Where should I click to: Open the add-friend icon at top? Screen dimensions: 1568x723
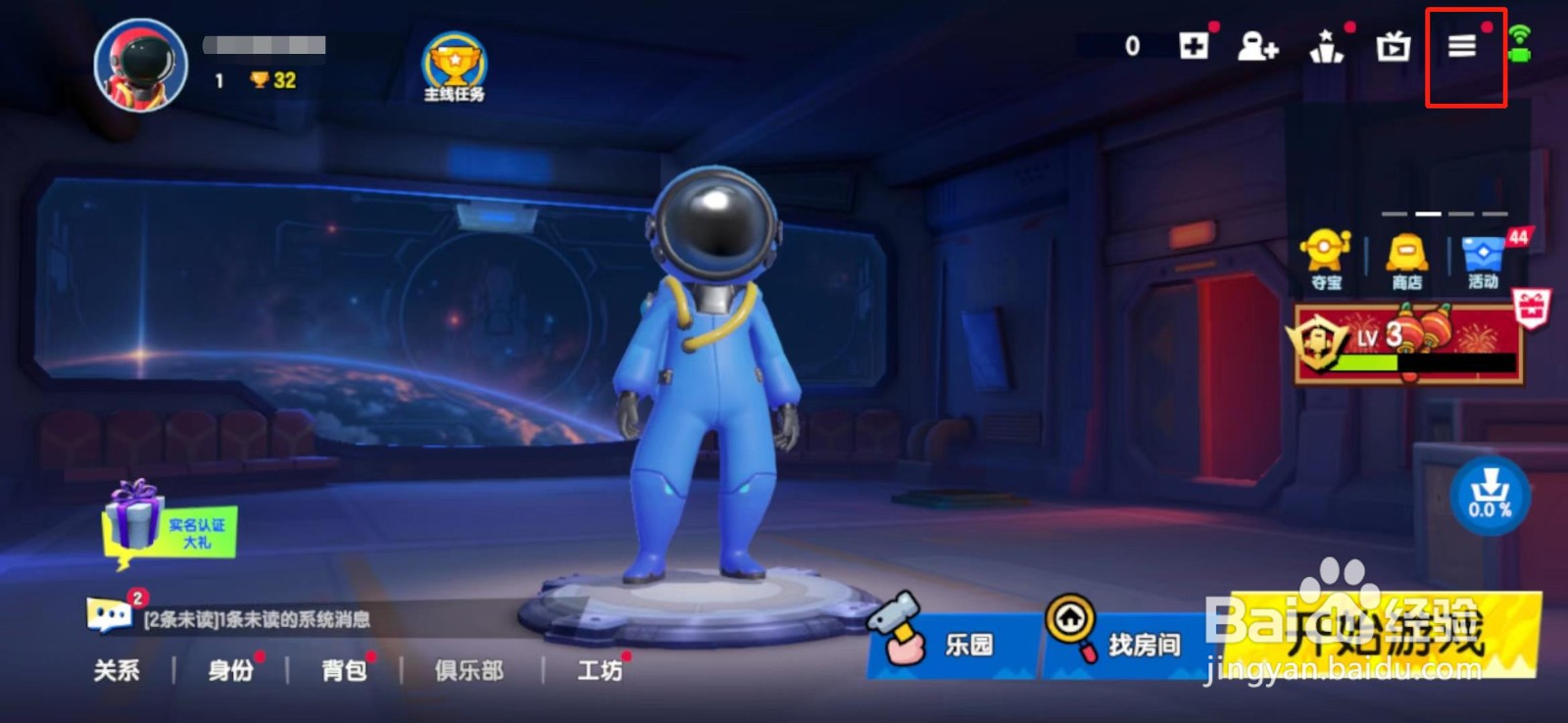tap(1258, 47)
